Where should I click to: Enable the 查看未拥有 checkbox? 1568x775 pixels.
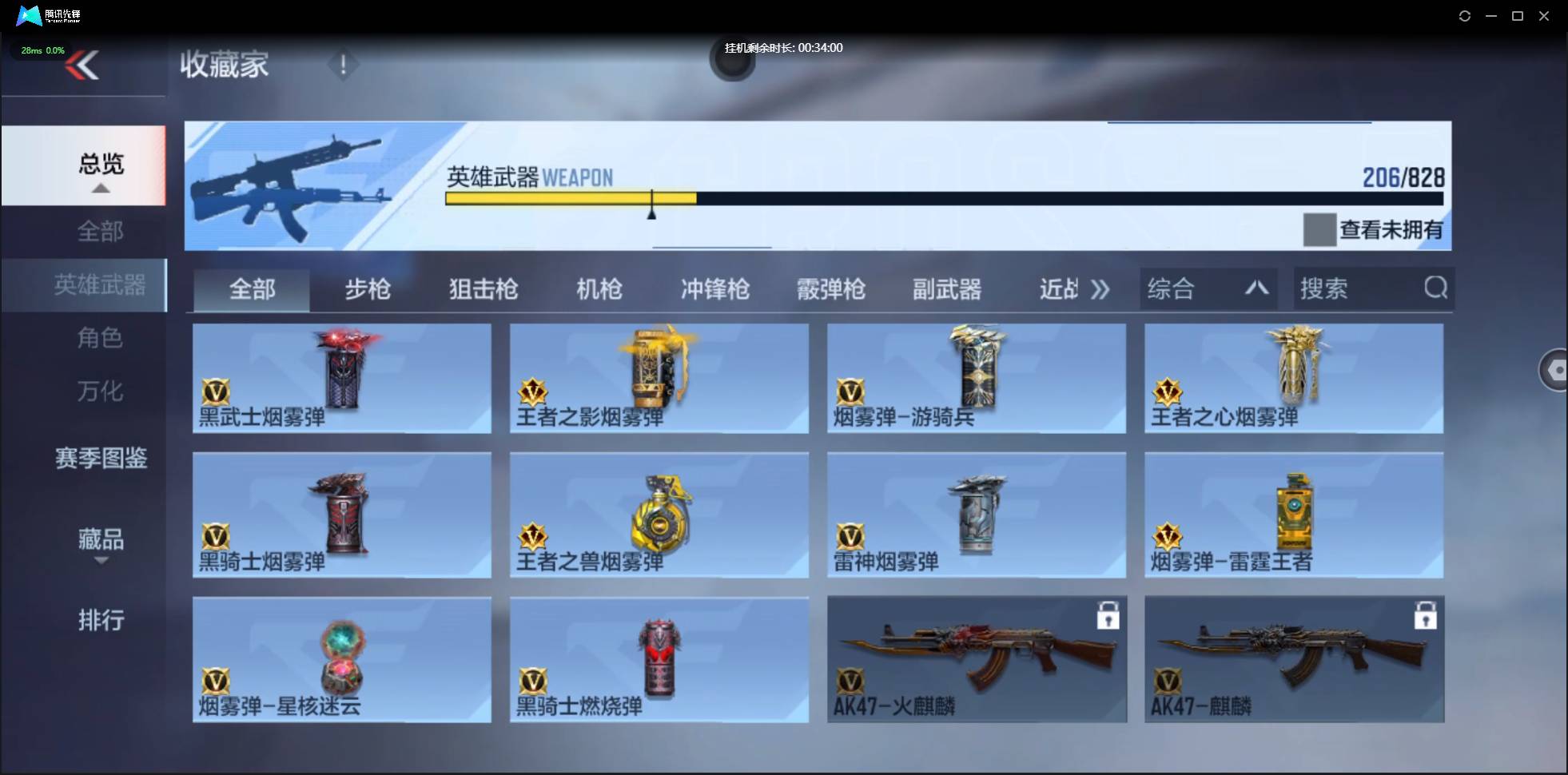[x=1319, y=229]
